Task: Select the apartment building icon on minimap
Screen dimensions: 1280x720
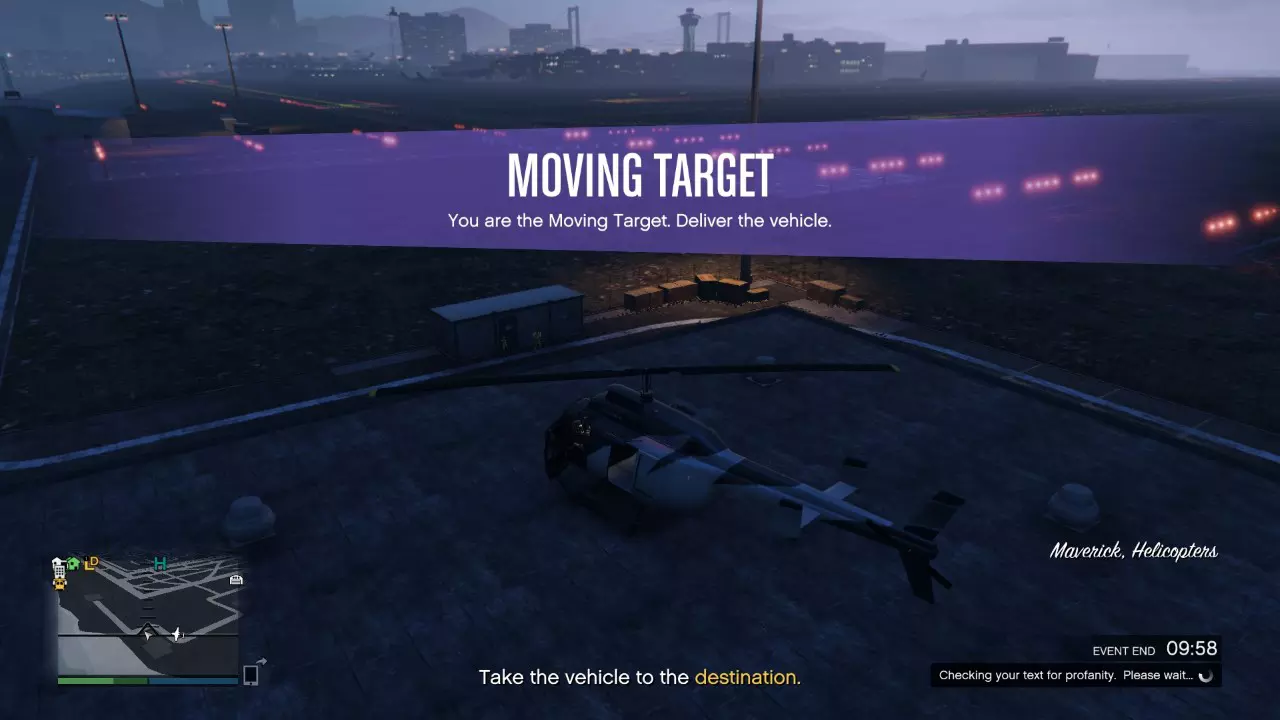Action: (x=58, y=570)
